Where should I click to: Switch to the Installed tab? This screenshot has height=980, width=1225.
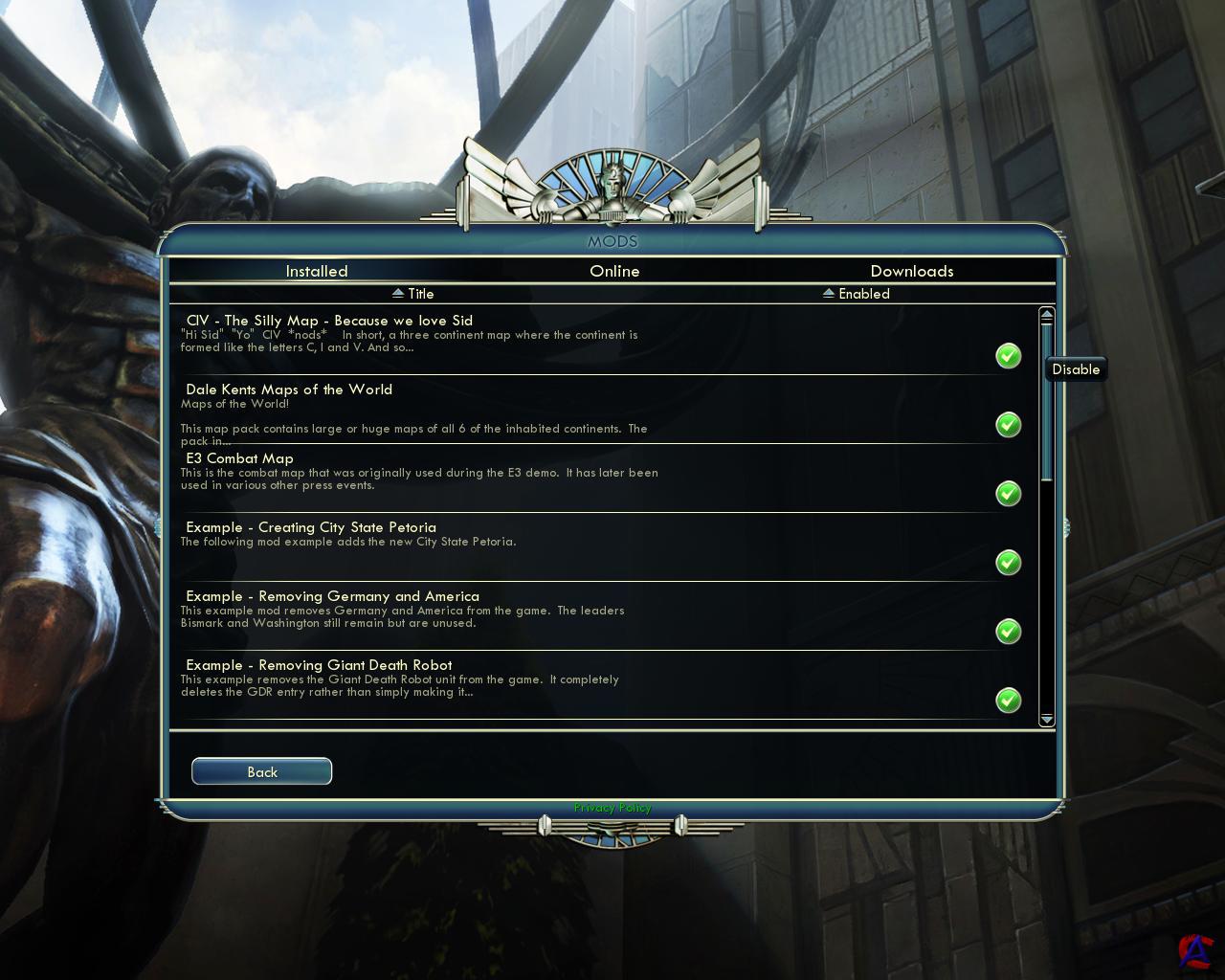coord(317,271)
